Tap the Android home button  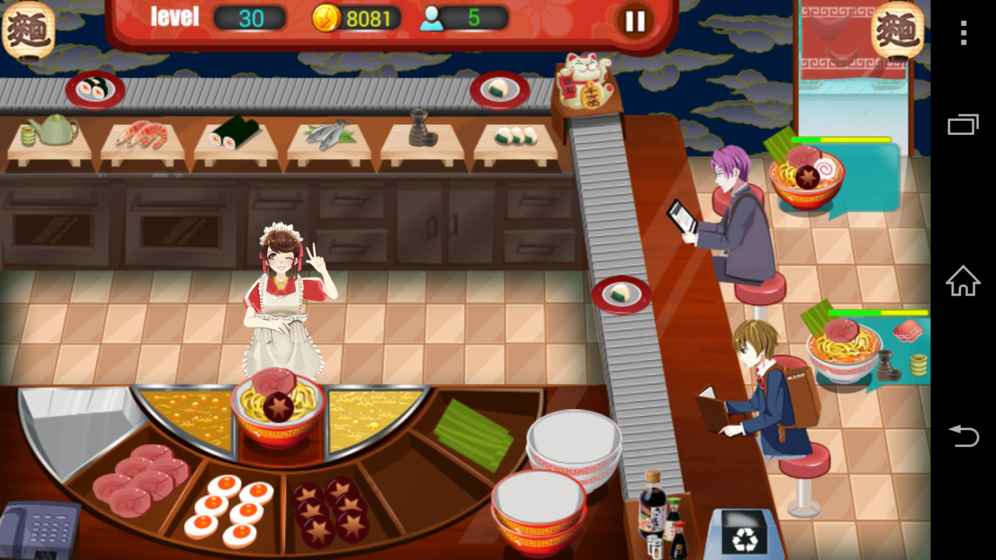pos(963,282)
